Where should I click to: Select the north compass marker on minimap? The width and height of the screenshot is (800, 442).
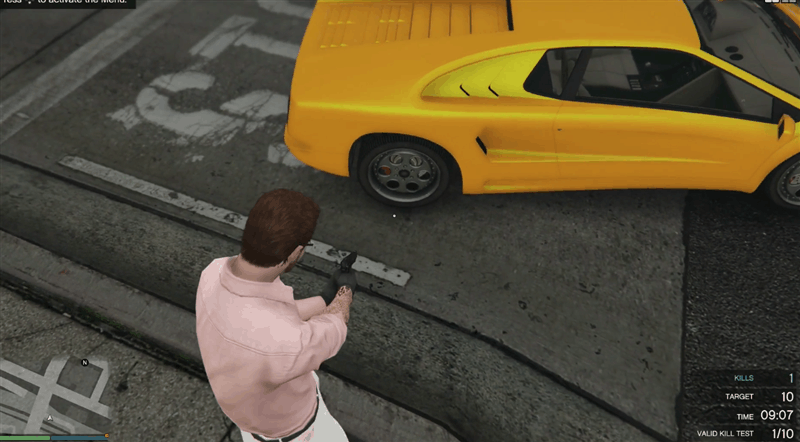[85, 362]
